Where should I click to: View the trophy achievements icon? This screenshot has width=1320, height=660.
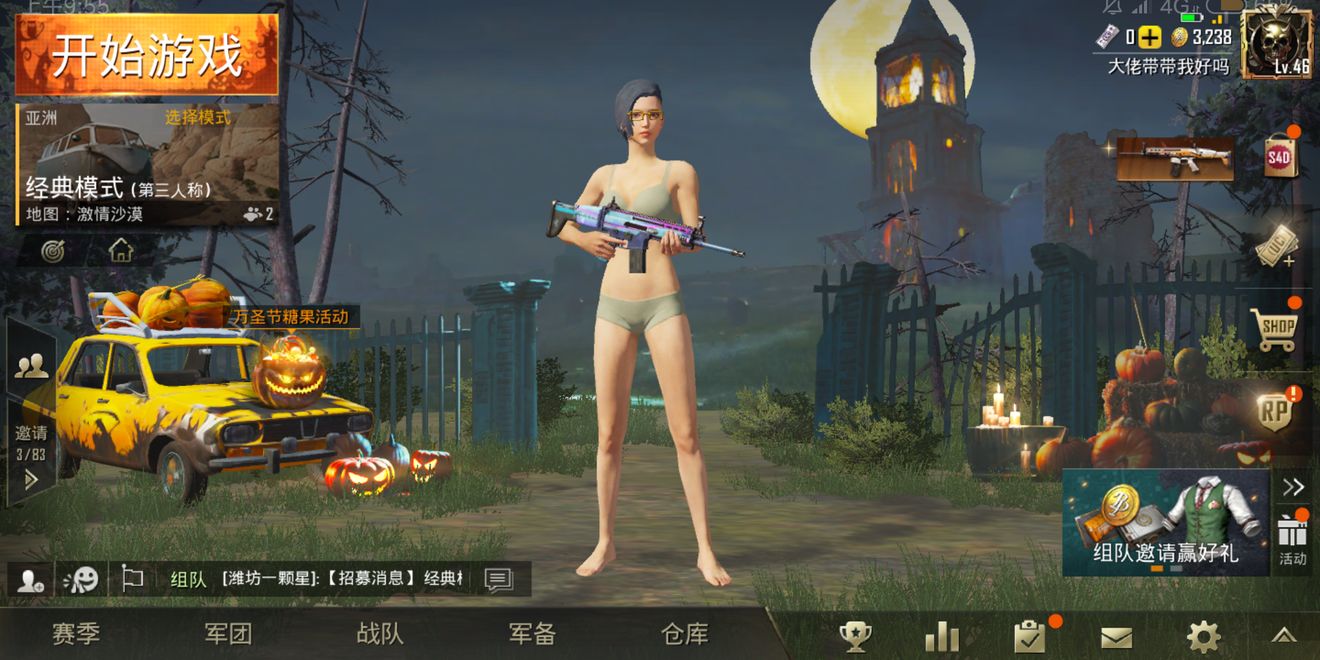pos(855,636)
